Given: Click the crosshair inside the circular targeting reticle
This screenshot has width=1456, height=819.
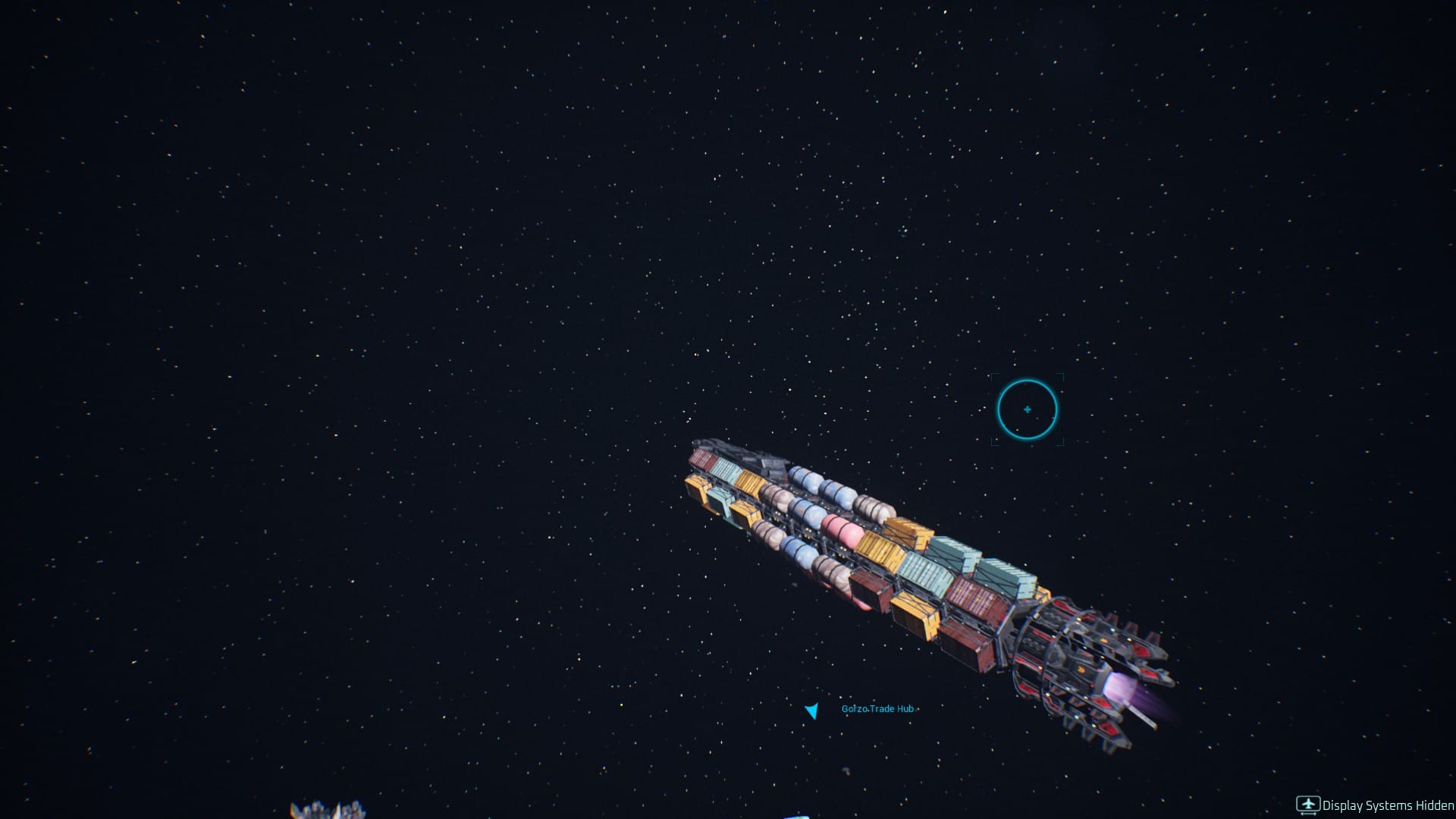Looking at the screenshot, I should tap(1028, 409).
